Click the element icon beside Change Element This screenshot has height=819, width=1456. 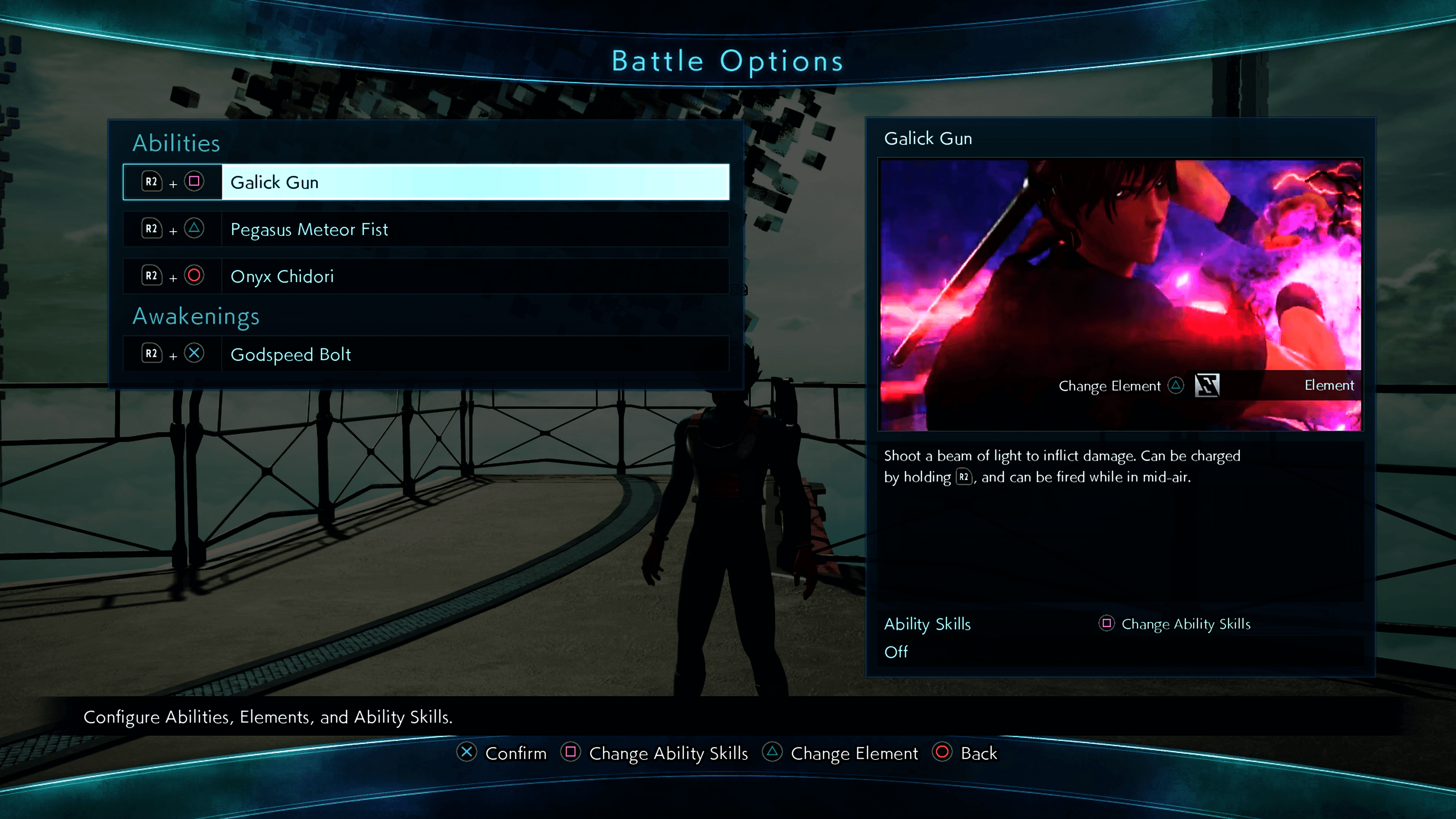pos(1207,386)
